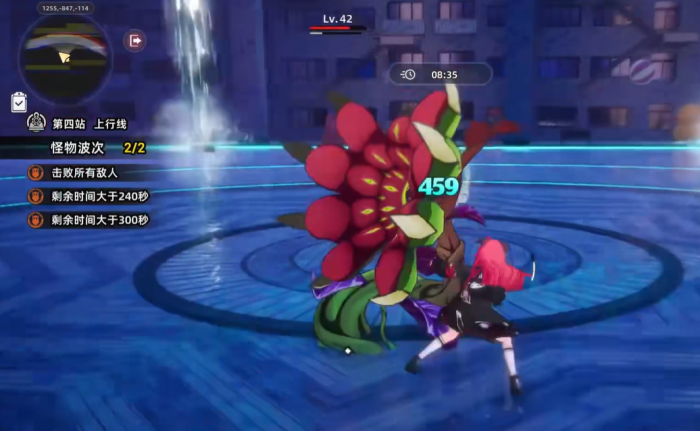Click the exit stage button beside minimap
Viewport: 700px width, 431px height.
pos(135,41)
